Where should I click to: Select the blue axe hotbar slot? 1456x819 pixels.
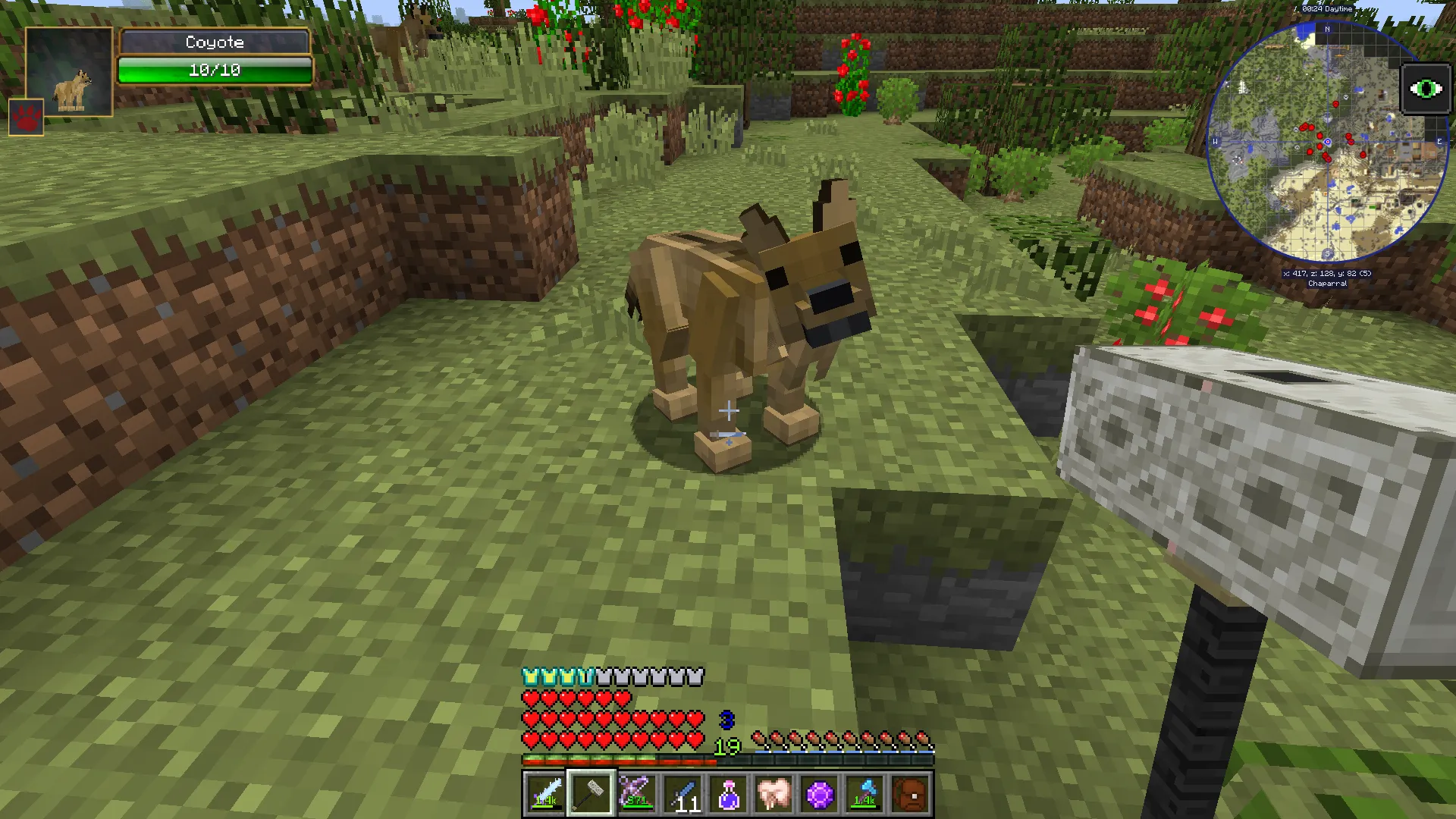point(865,794)
